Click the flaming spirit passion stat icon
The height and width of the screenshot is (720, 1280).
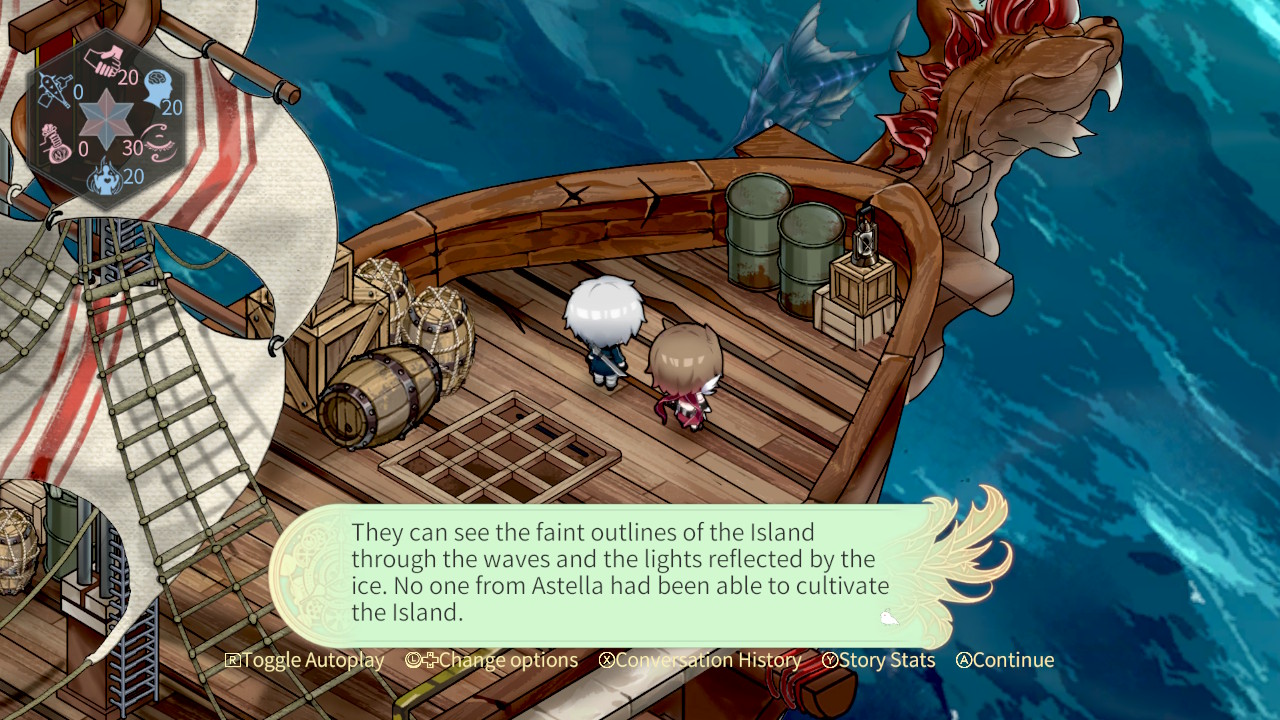[106, 178]
